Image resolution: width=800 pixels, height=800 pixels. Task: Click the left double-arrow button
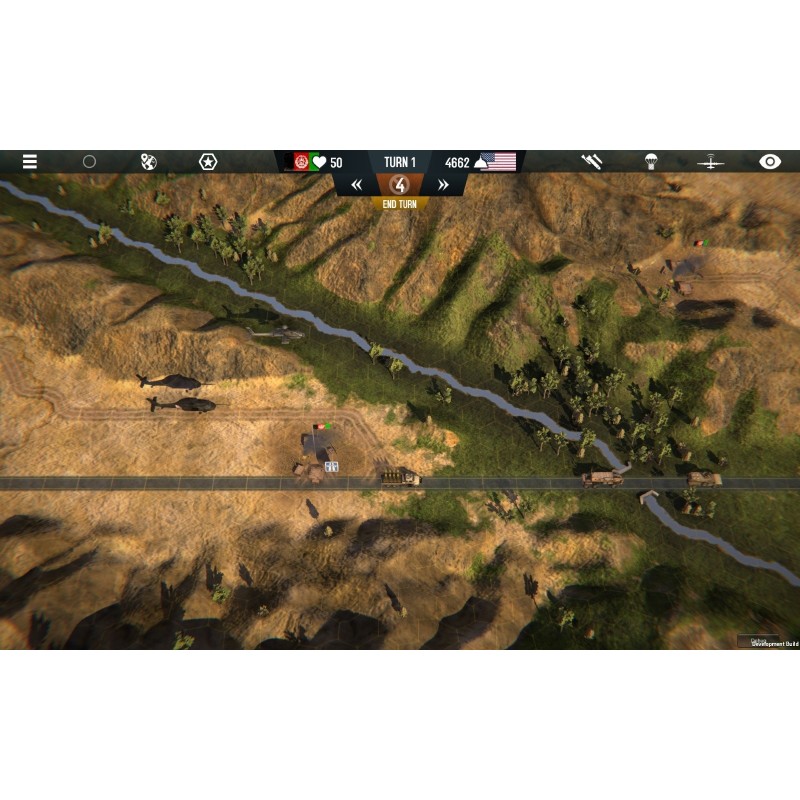pyautogui.click(x=356, y=185)
